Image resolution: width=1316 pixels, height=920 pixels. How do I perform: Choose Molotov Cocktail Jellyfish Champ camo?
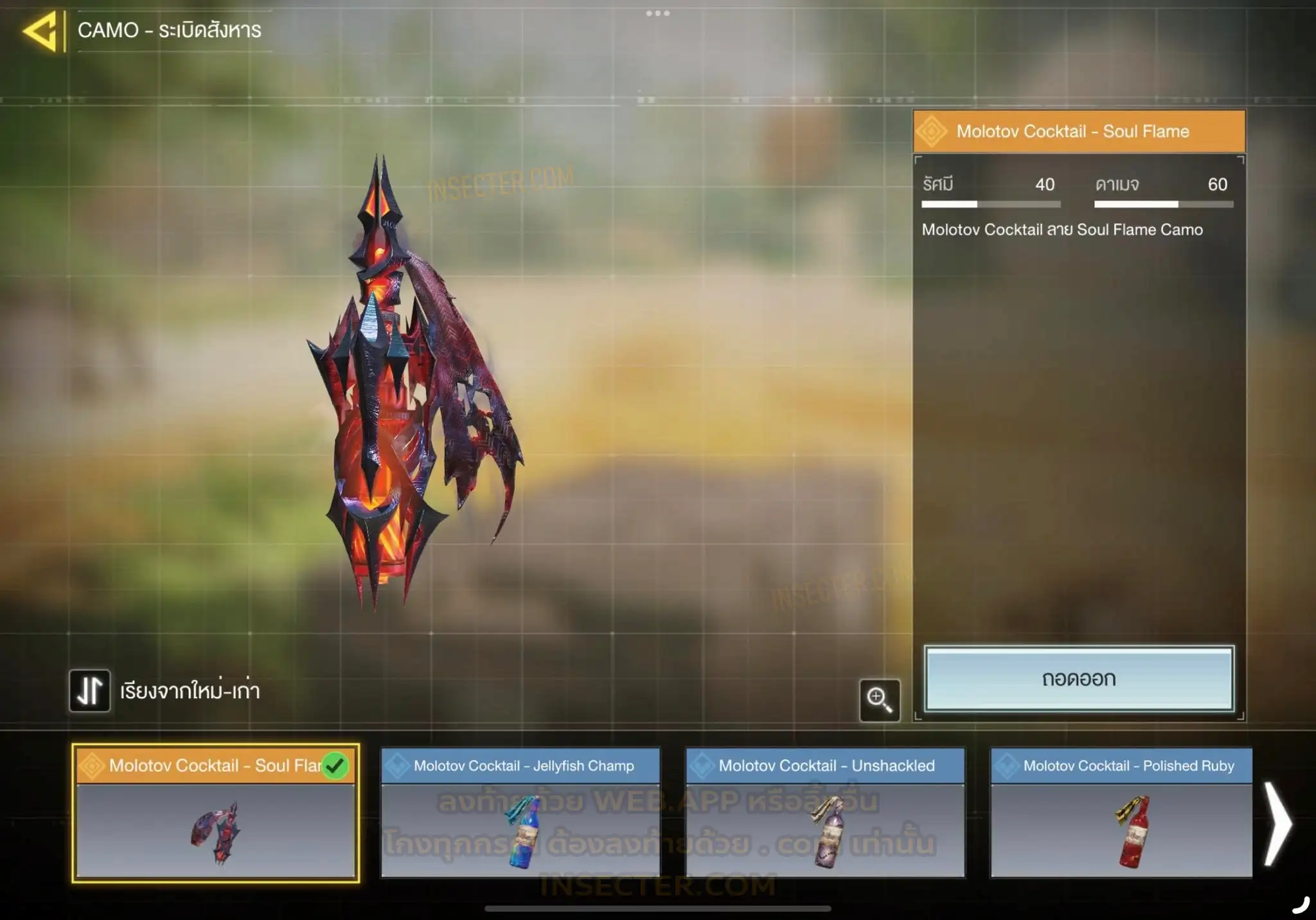[520, 813]
